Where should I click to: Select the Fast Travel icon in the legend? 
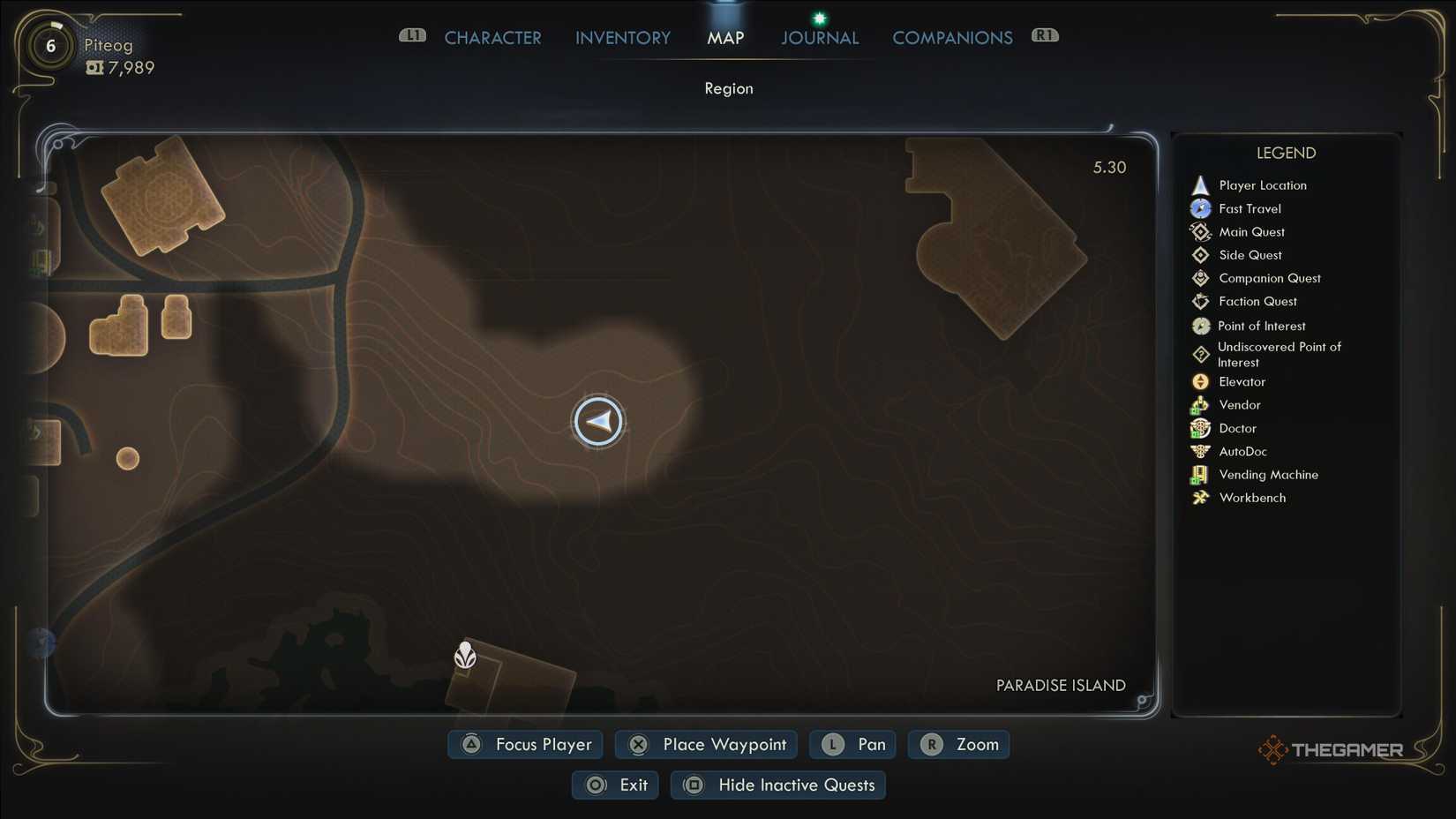pyautogui.click(x=1201, y=208)
